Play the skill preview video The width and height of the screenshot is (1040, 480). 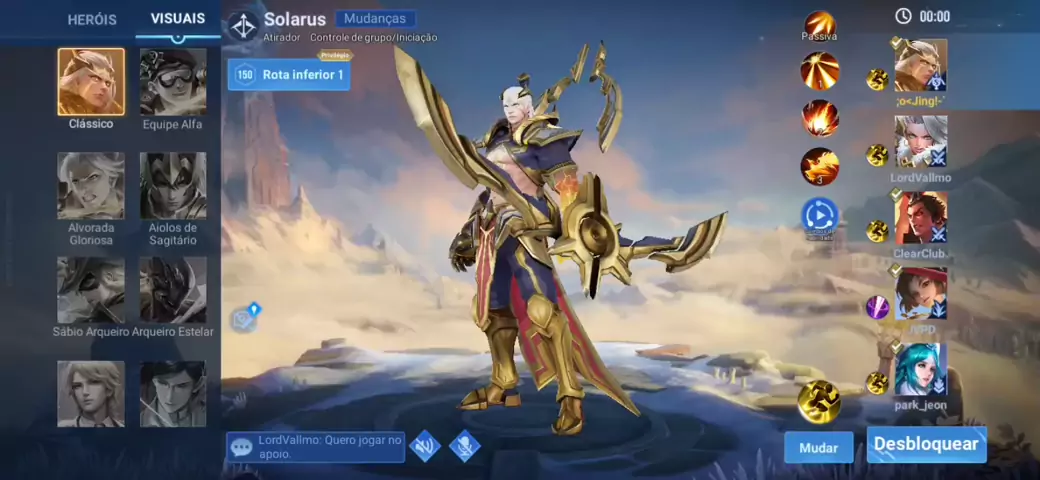[819, 214]
